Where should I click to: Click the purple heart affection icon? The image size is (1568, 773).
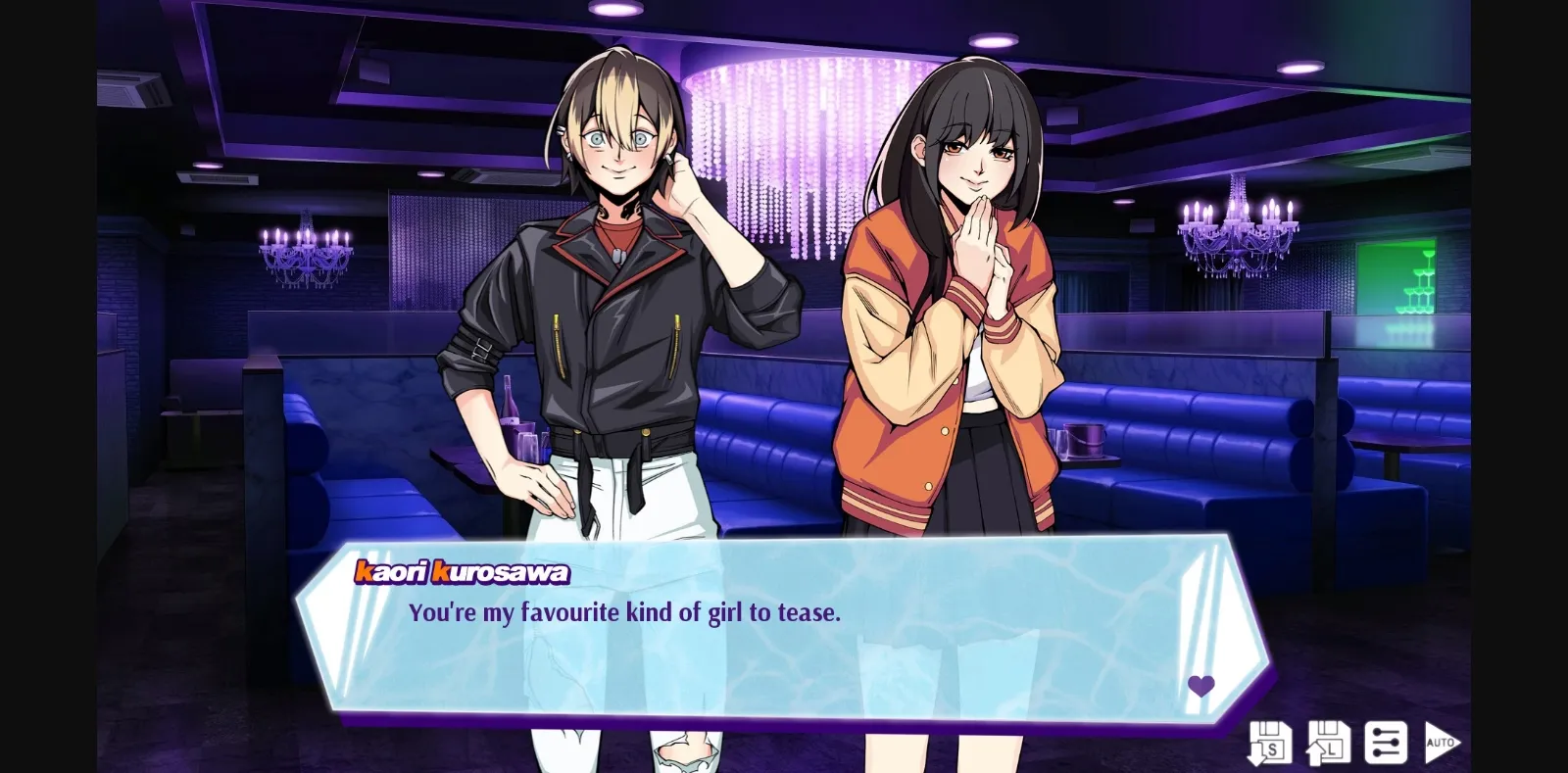pyautogui.click(x=1202, y=685)
